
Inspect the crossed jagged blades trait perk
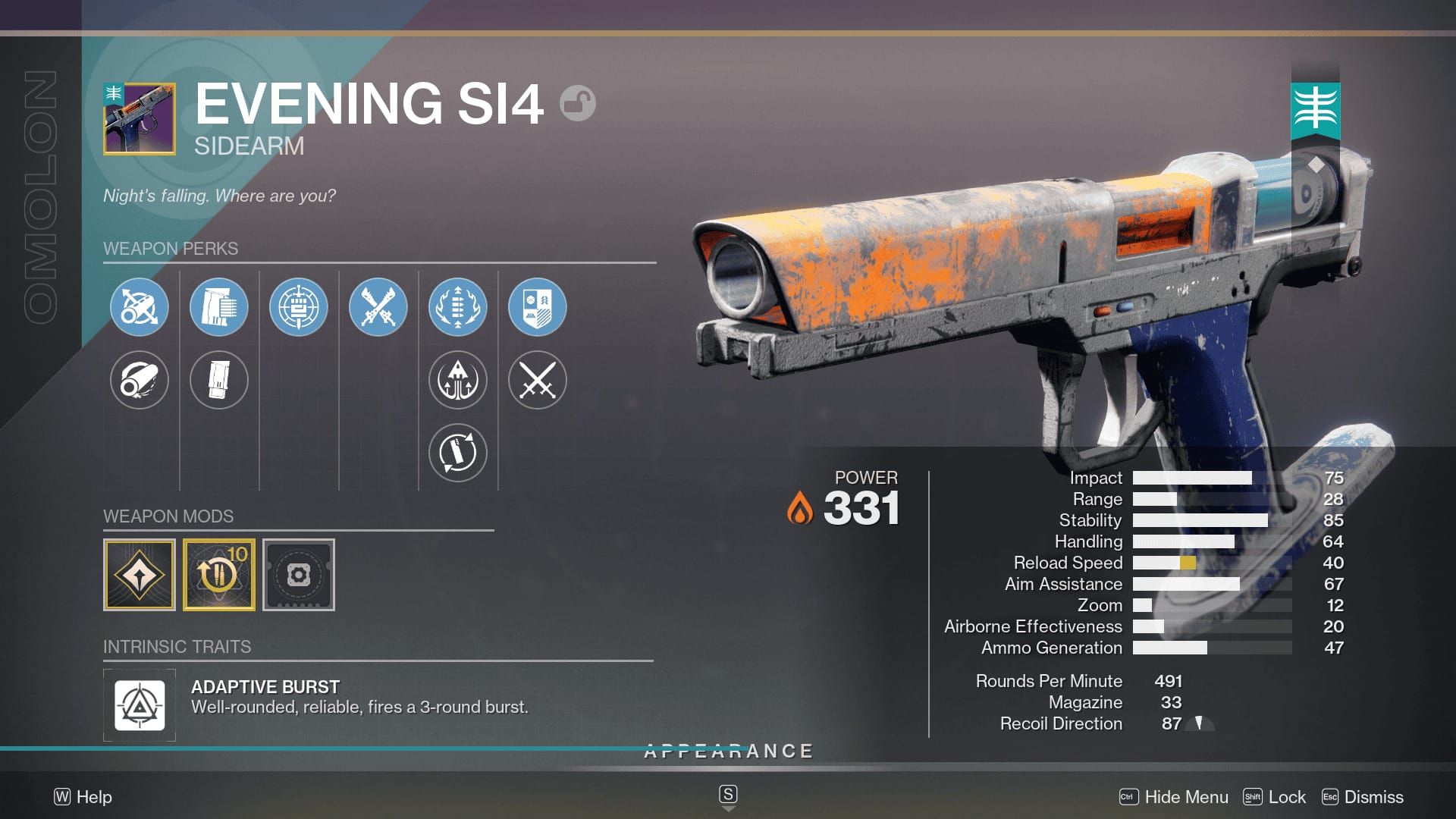click(x=378, y=307)
